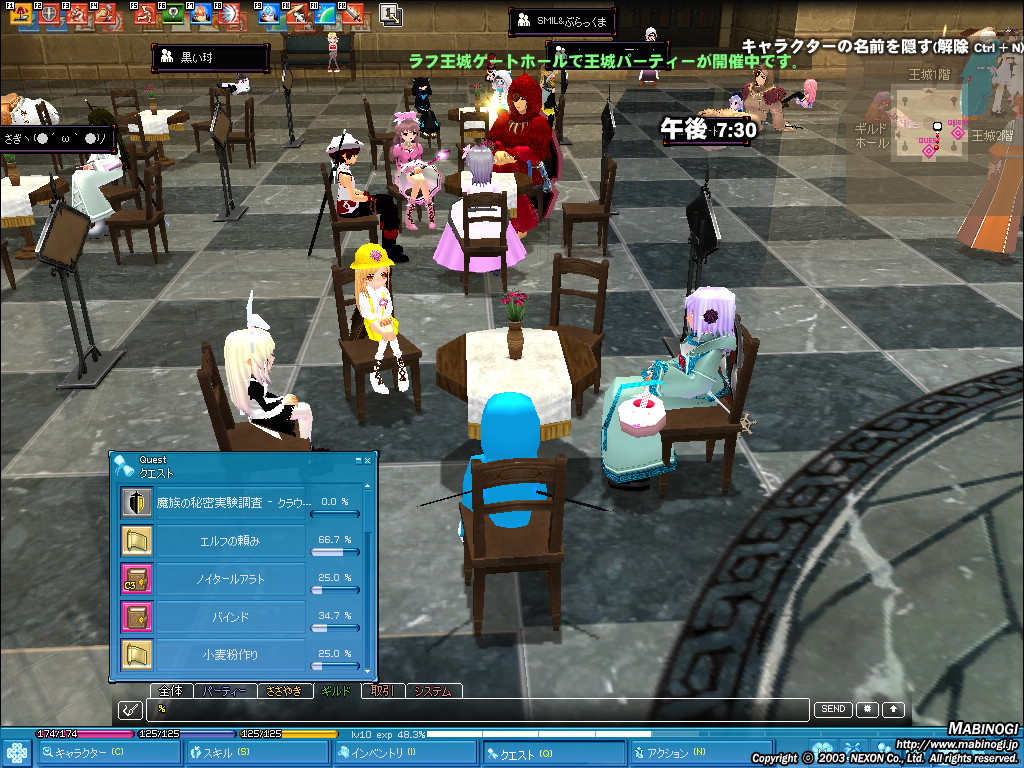Click the minimap in the corner
1024x768 pixels.
click(x=928, y=124)
